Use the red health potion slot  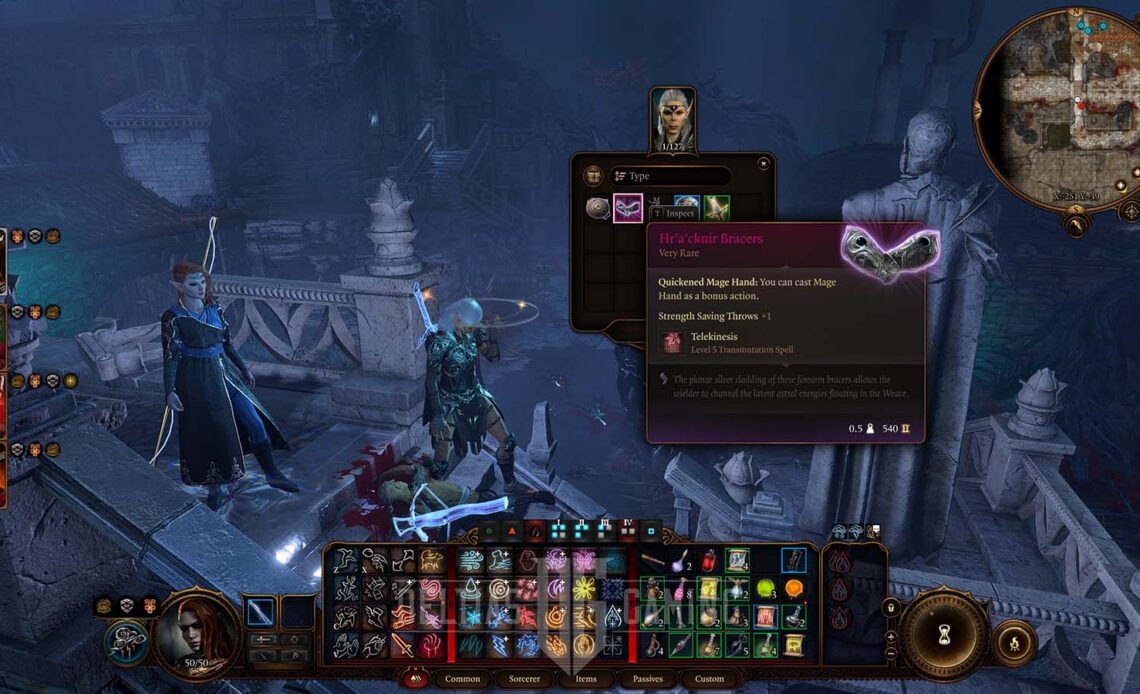(x=708, y=561)
